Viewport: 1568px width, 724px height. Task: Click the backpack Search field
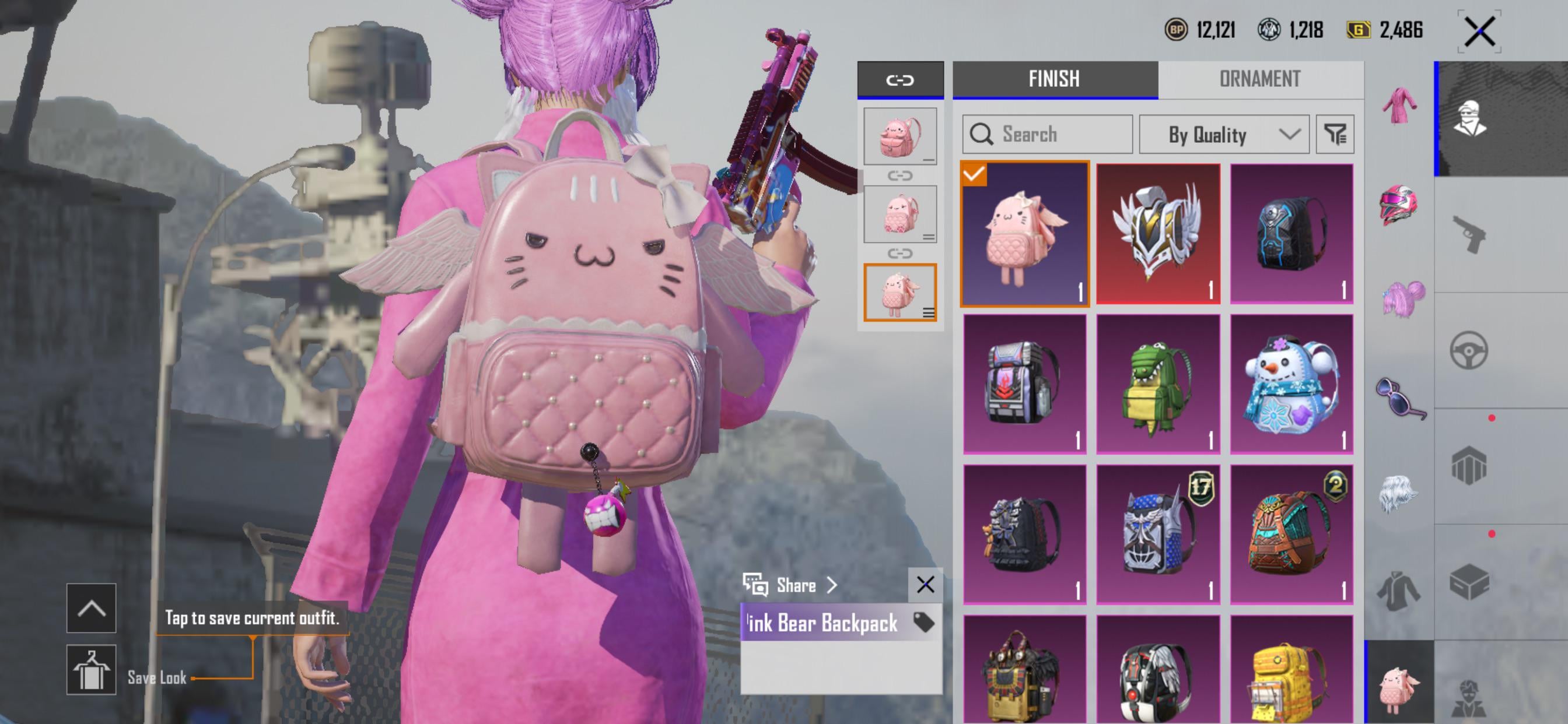pyautogui.click(x=1047, y=134)
